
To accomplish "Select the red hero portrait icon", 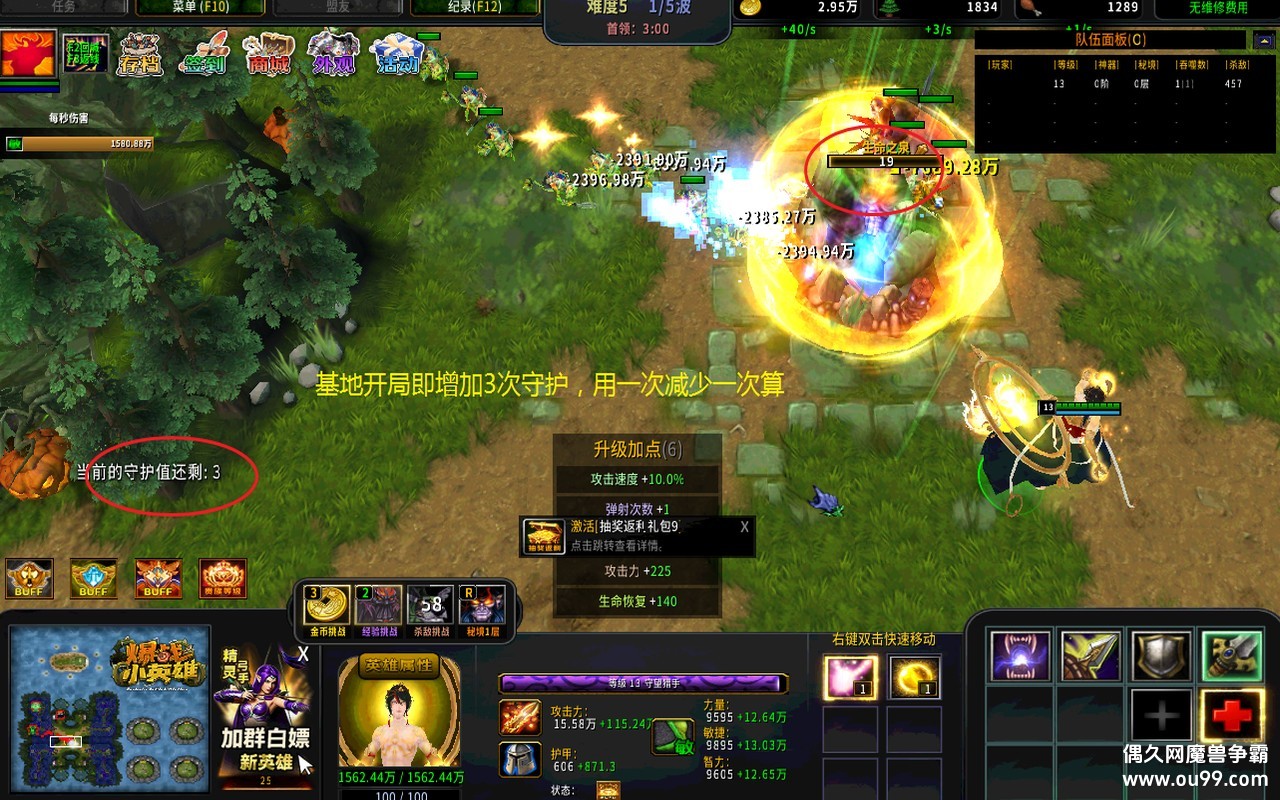I will tap(28, 54).
